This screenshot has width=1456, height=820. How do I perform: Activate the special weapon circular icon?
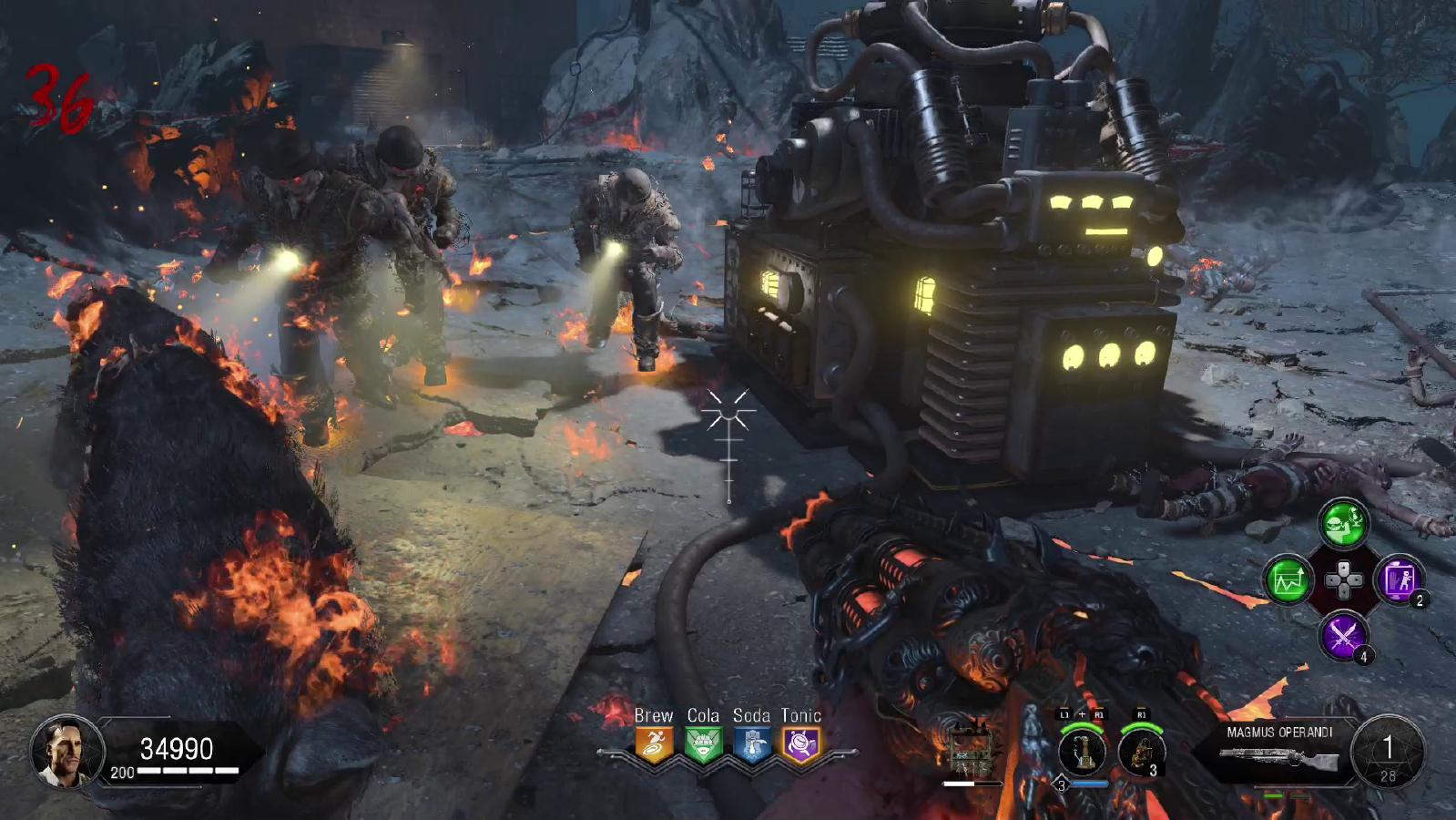[x=1082, y=752]
